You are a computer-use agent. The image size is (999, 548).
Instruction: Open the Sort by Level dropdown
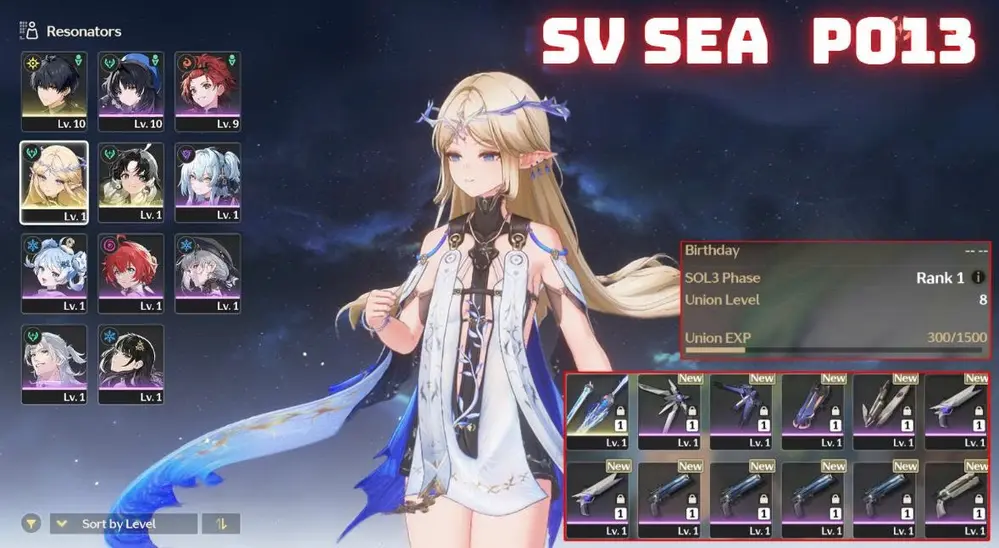click(123, 523)
